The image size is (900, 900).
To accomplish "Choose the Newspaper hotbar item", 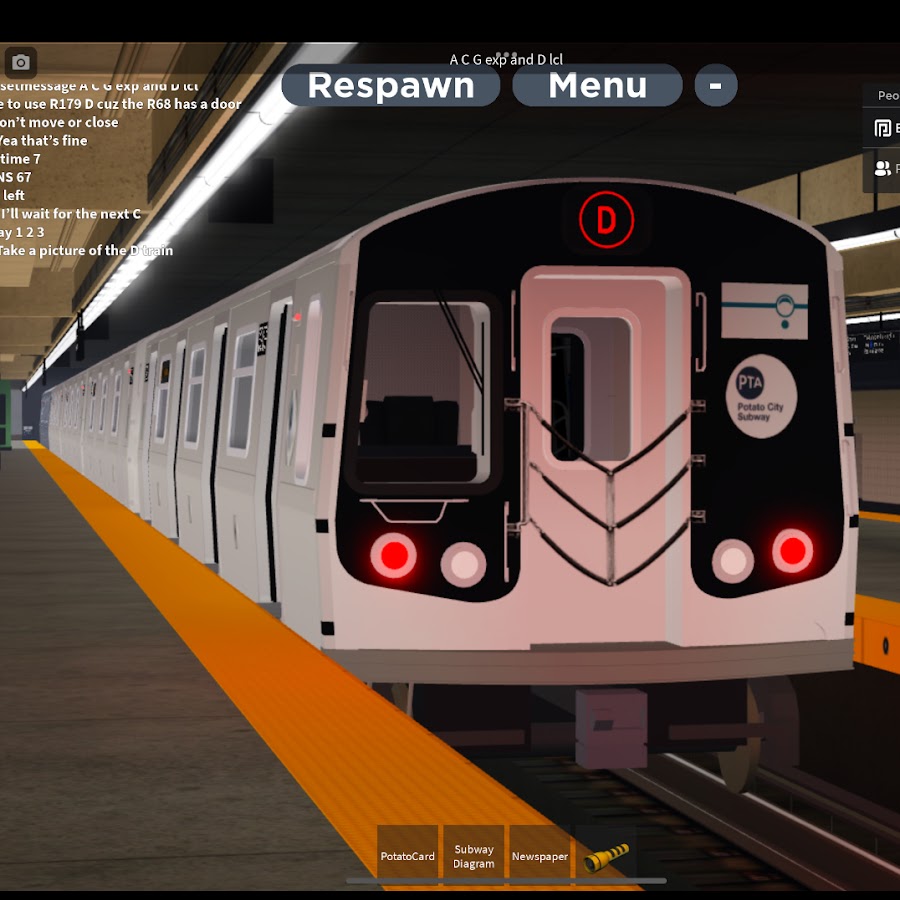I will coord(540,855).
